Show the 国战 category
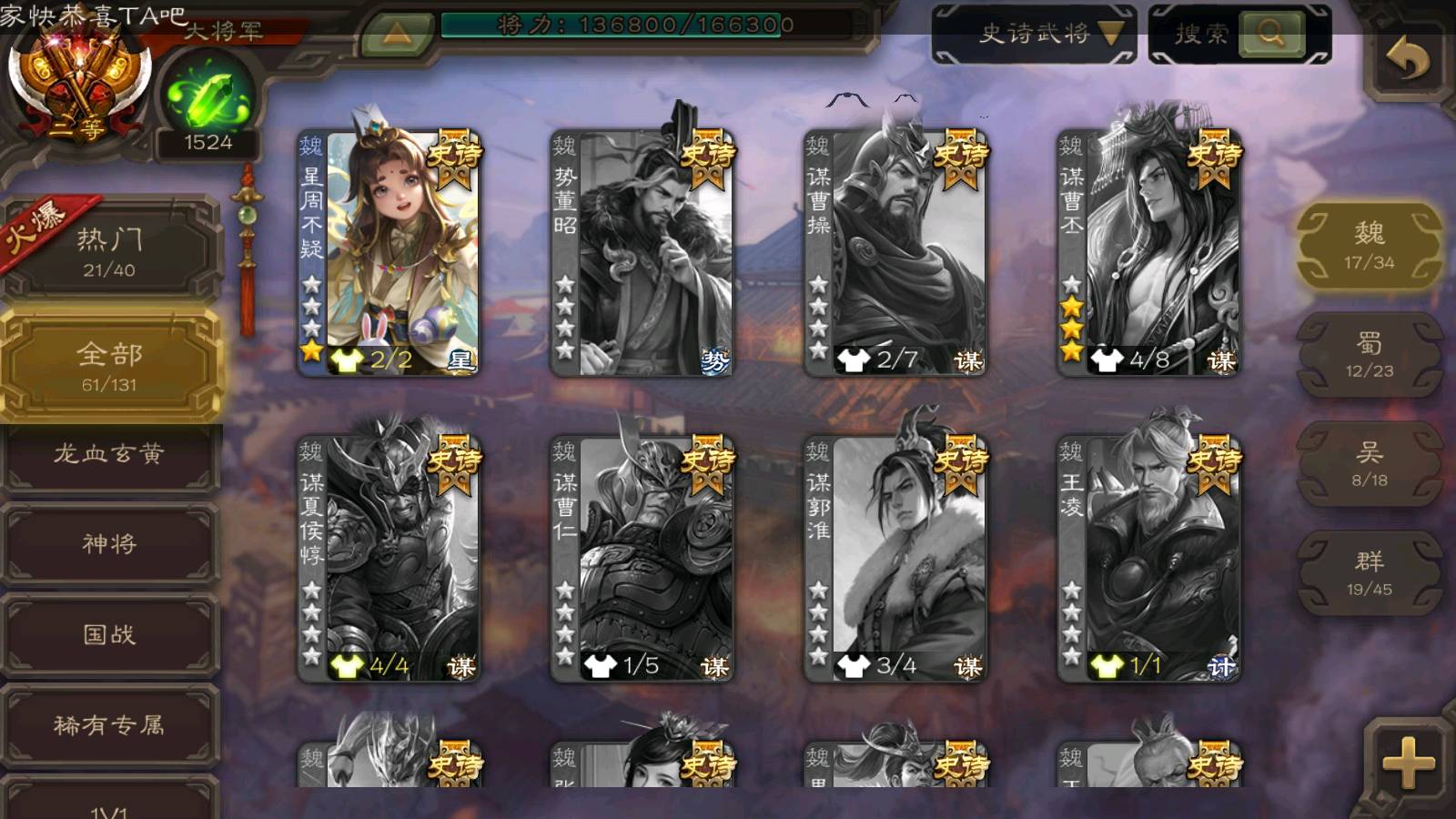This screenshot has width=1456, height=819. click(109, 634)
